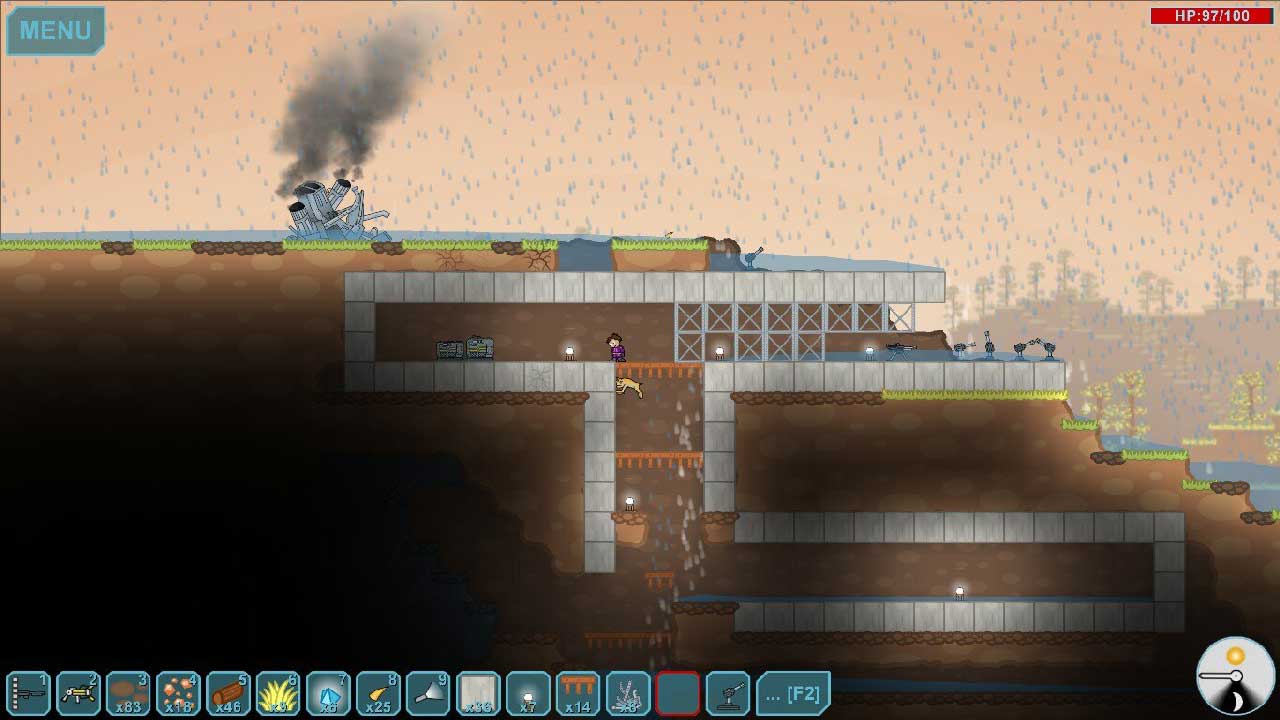Image resolution: width=1280 pixels, height=720 pixels.
Task: Click the empty red-outlined hotbar slot
Action: [678, 693]
